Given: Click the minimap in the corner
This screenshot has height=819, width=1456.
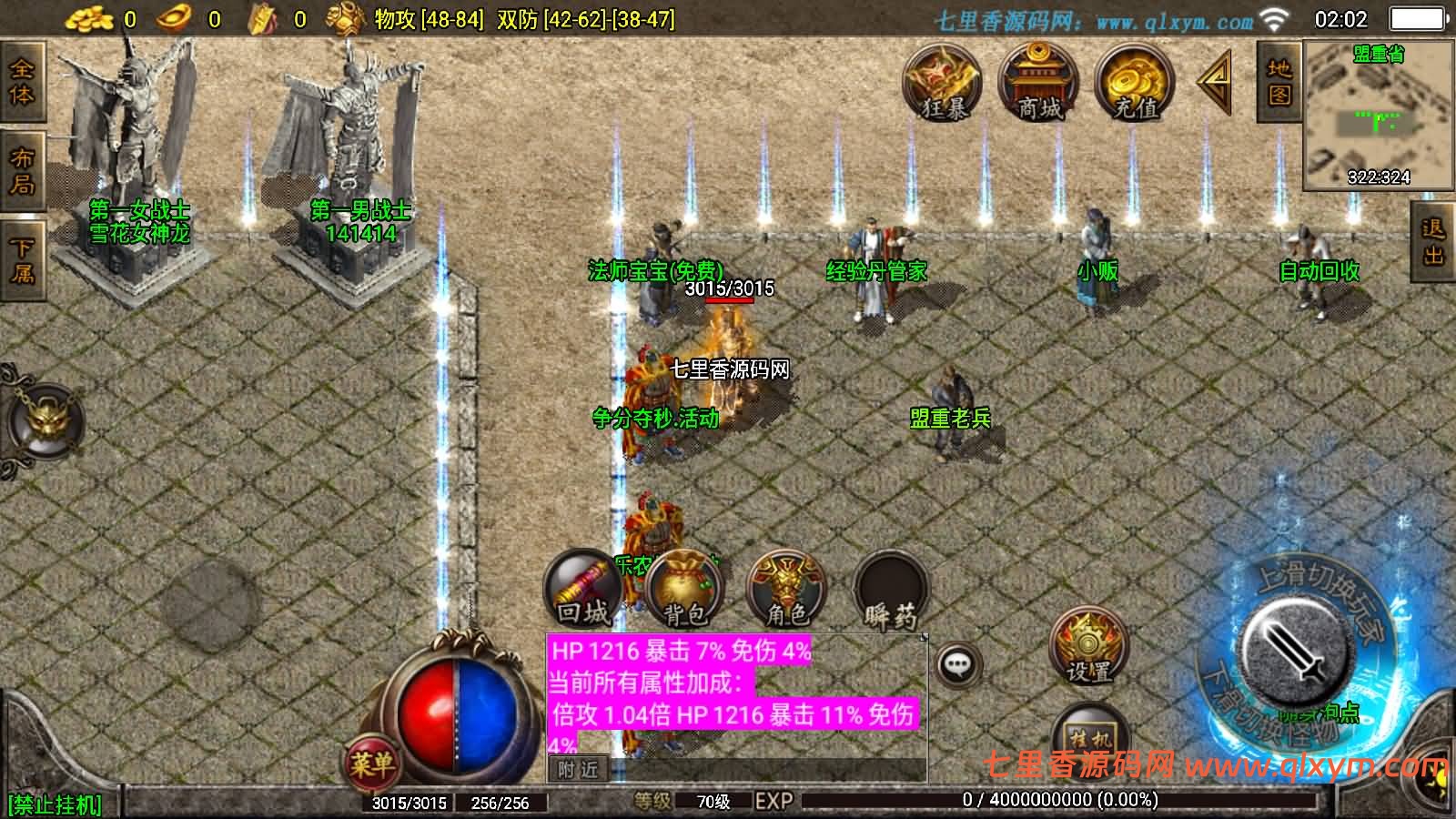Looking at the screenshot, I should tap(1378, 116).
